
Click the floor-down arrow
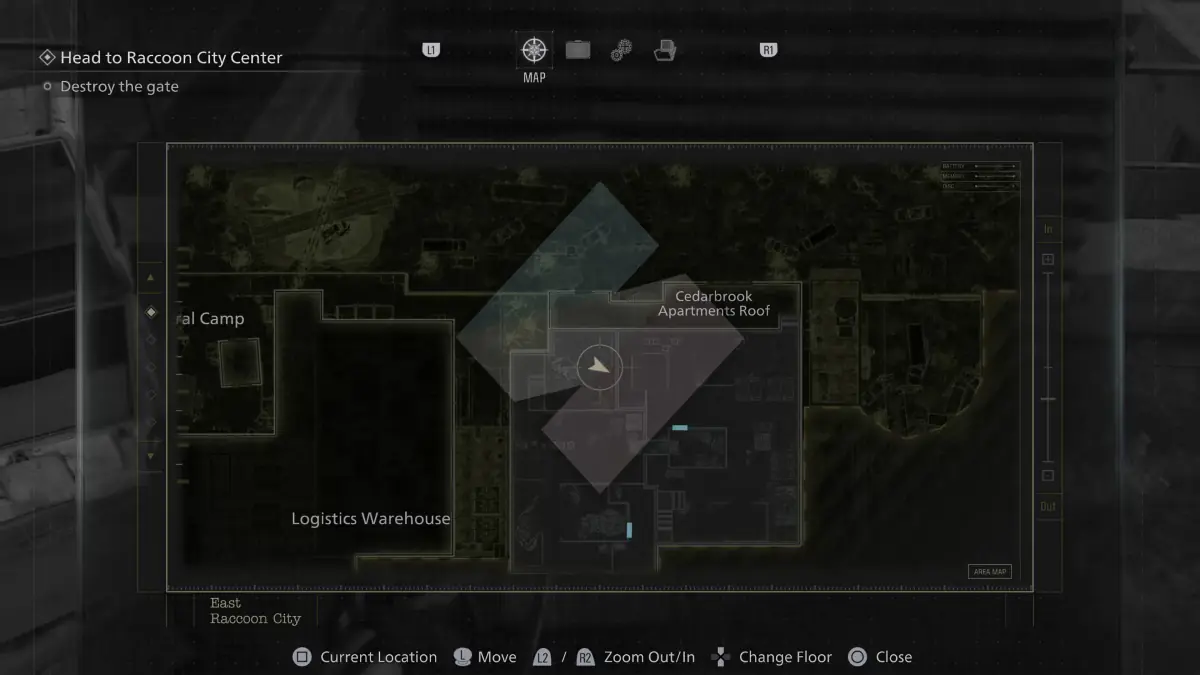(x=151, y=456)
